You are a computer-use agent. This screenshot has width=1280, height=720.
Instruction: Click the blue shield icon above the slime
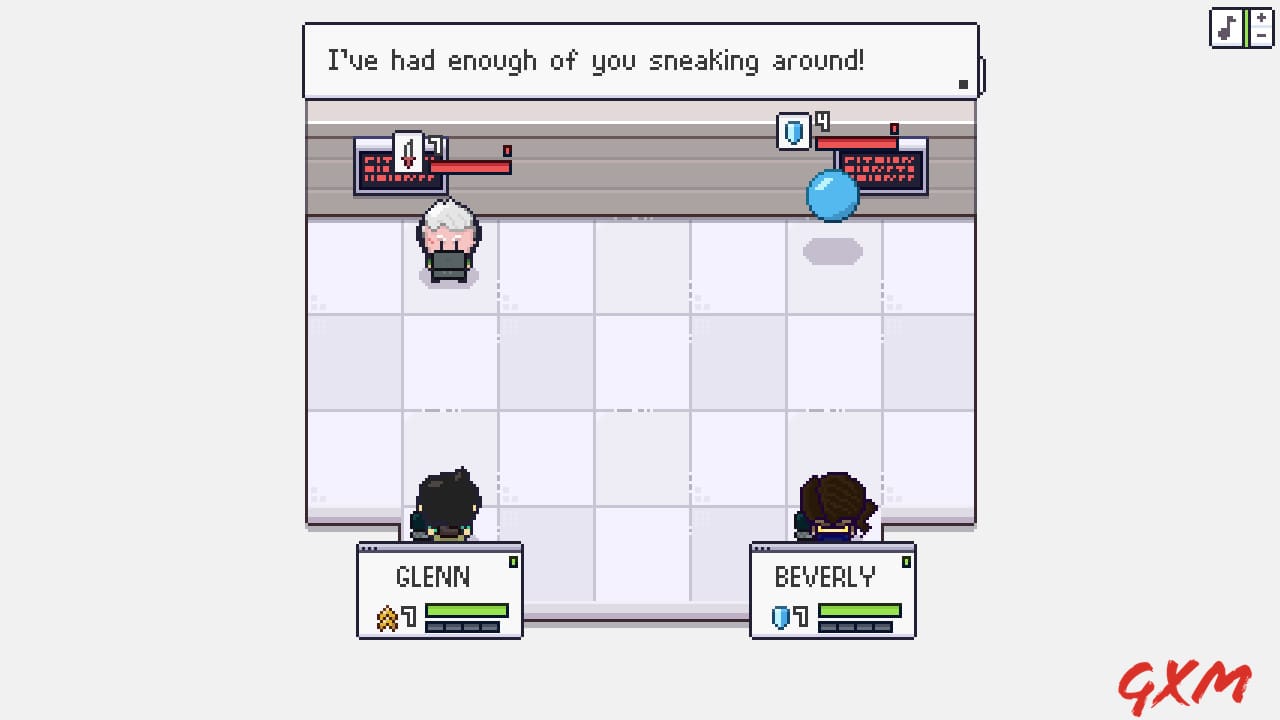pos(792,132)
